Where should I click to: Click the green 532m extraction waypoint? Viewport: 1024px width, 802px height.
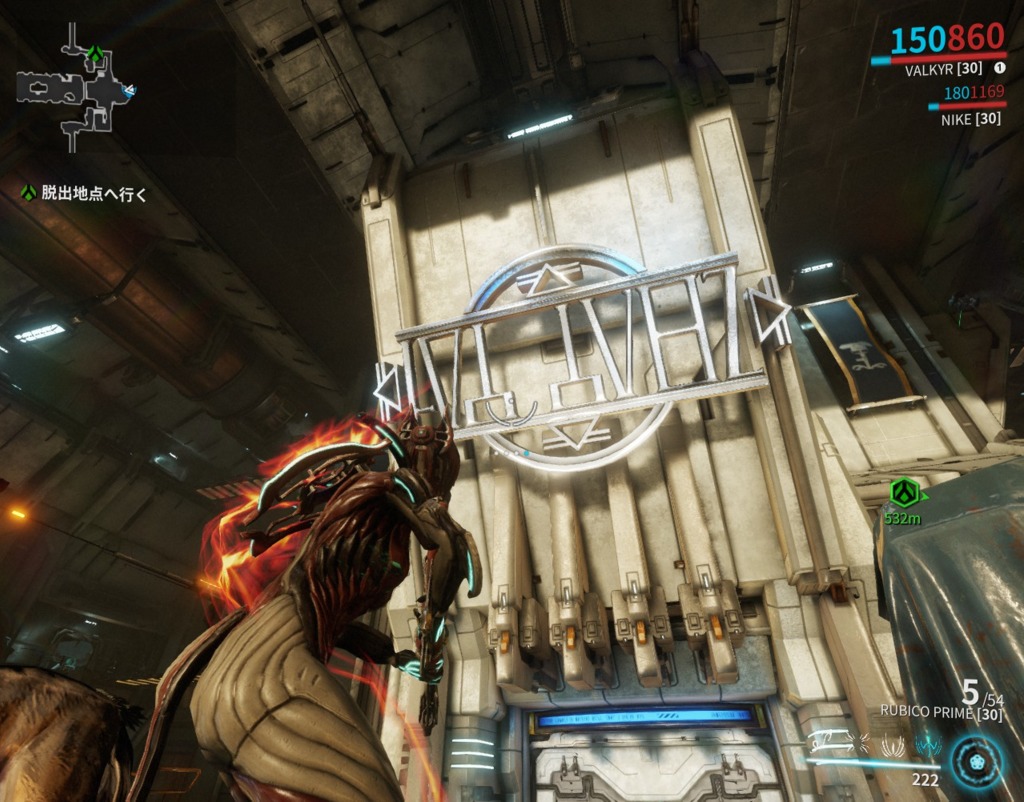(x=904, y=492)
